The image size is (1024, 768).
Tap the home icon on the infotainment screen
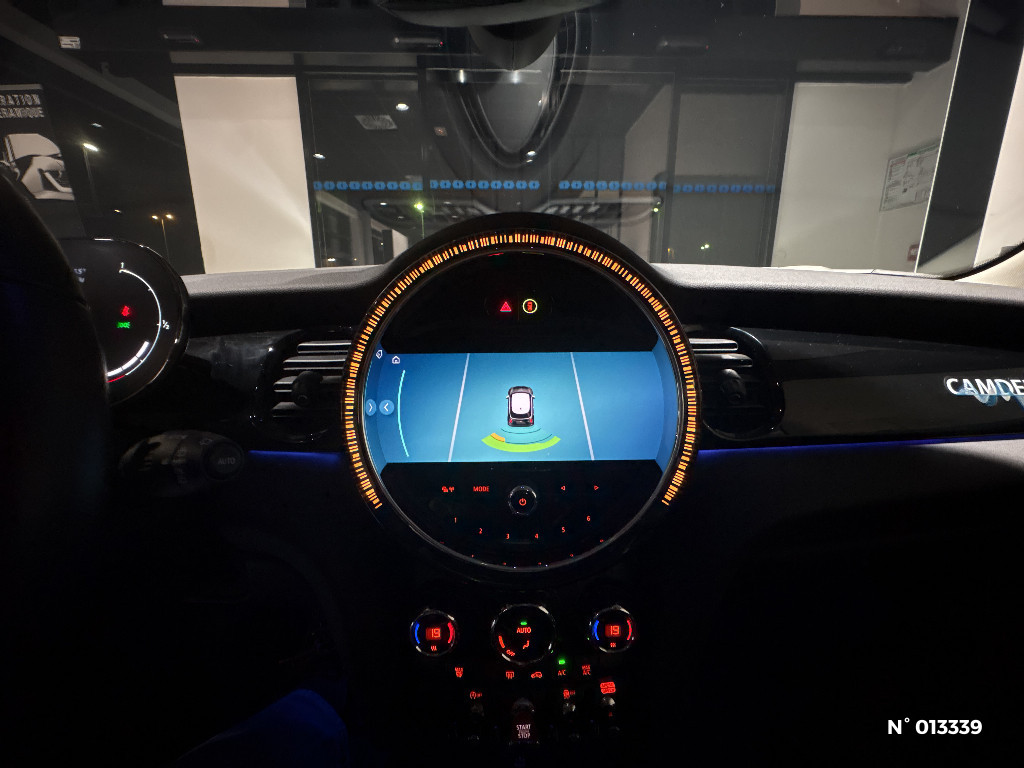[x=396, y=358]
